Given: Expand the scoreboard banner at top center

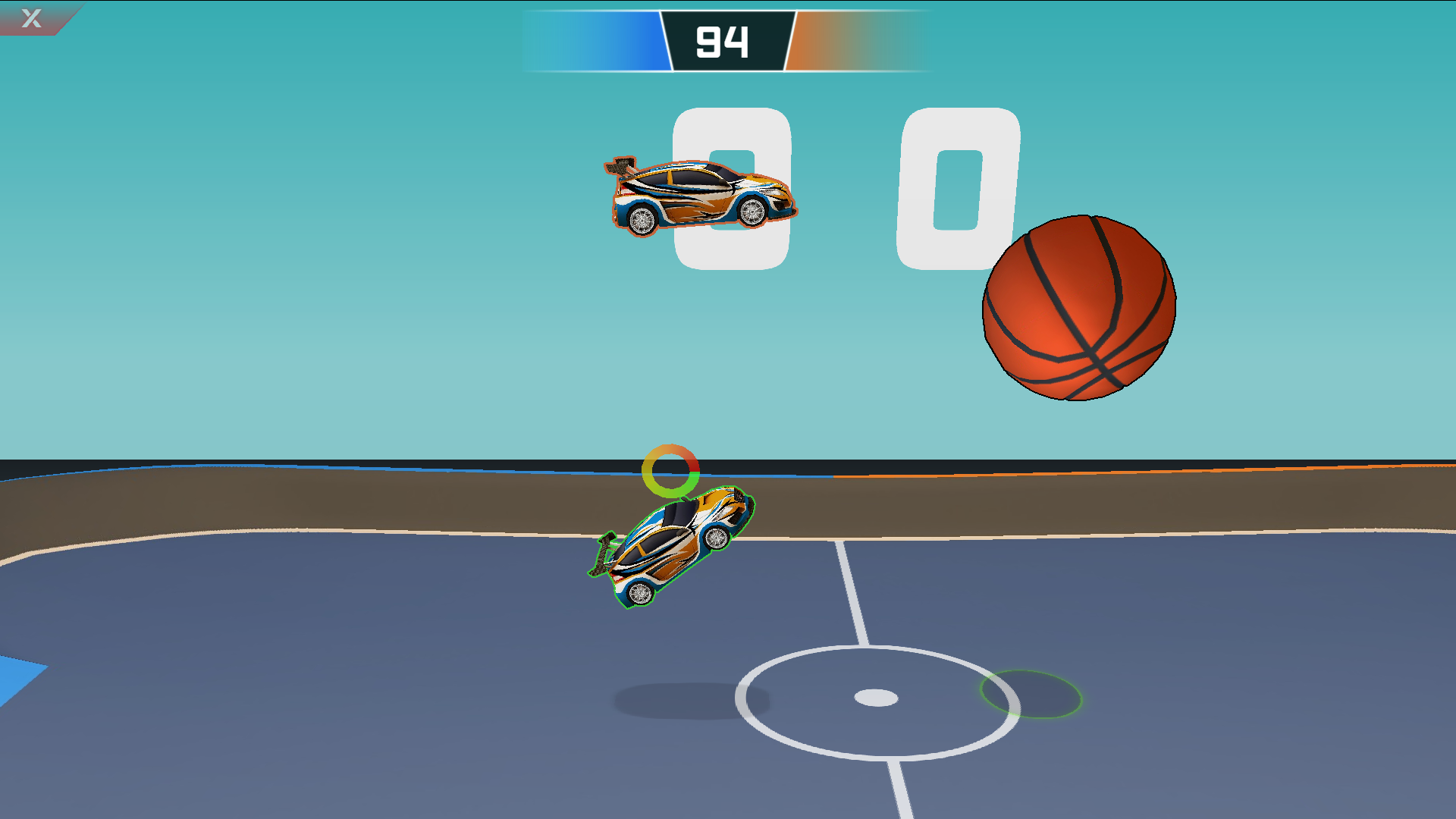Looking at the screenshot, I should [x=726, y=39].
